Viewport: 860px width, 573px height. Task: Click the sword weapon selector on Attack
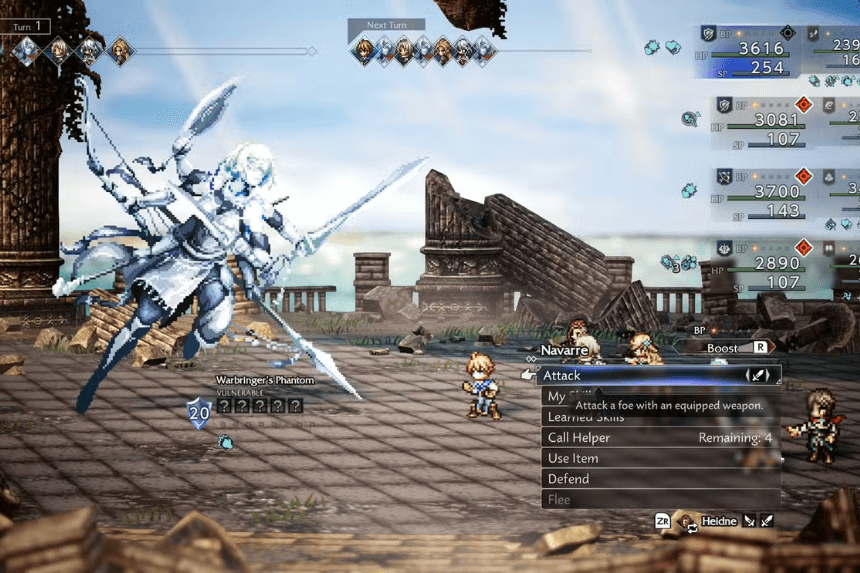click(759, 376)
